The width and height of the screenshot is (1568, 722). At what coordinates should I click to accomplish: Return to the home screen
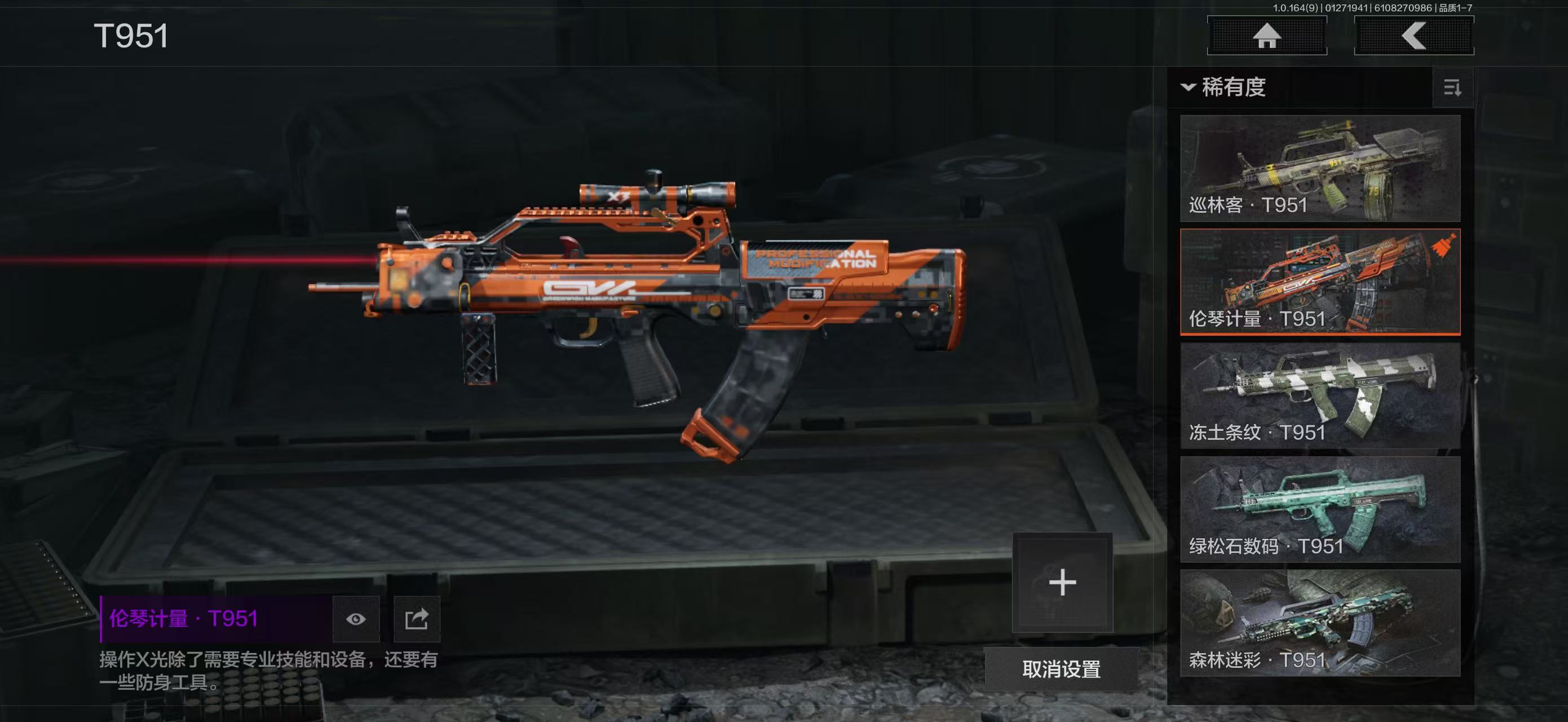[x=1267, y=36]
